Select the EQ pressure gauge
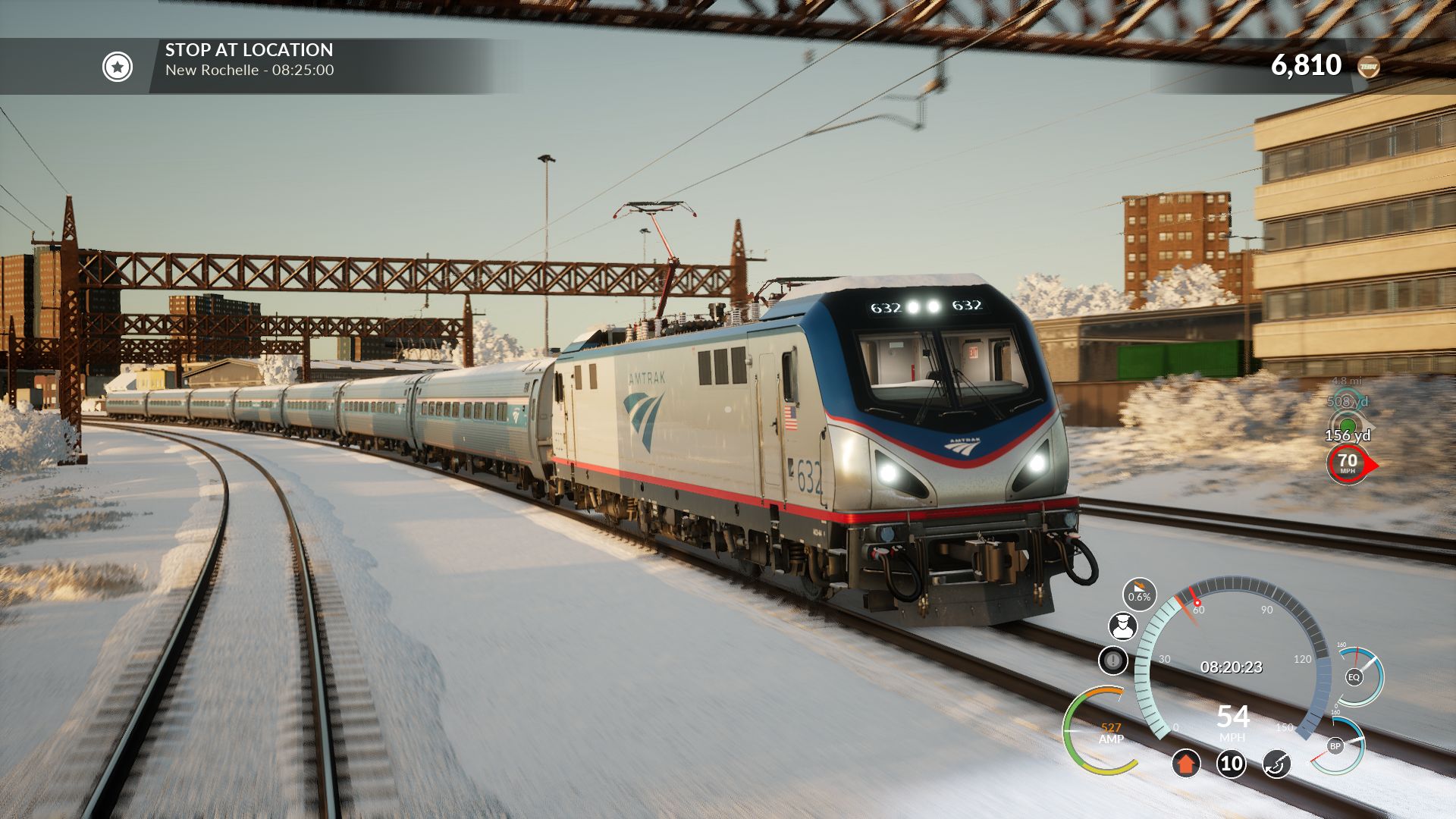 point(1354,676)
